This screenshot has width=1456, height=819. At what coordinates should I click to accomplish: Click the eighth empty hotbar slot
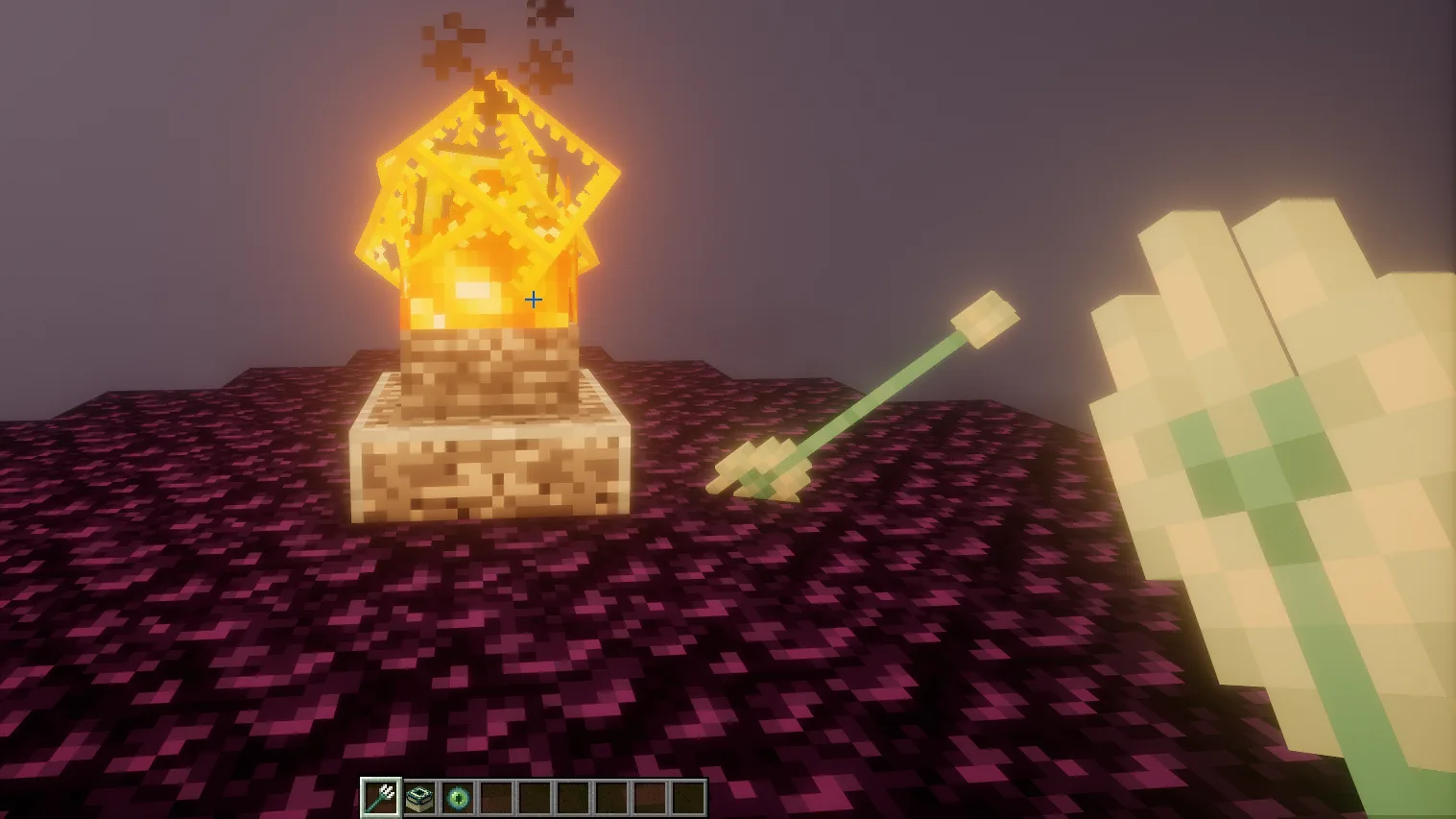(651, 796)
